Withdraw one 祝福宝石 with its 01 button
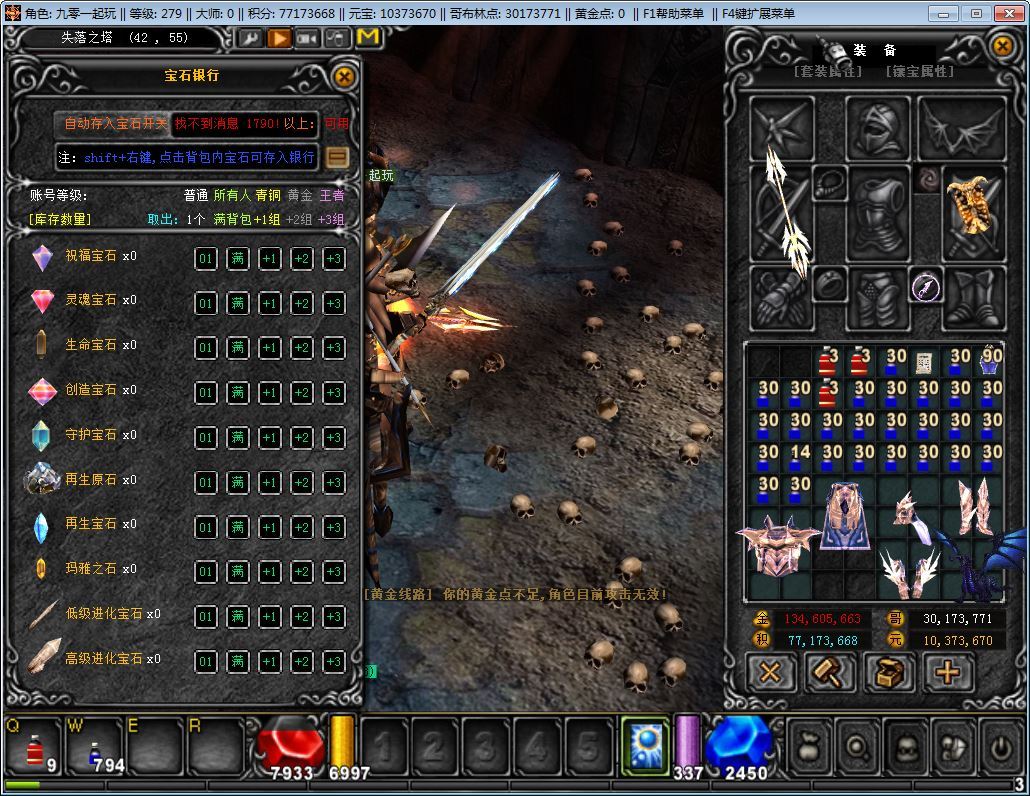The width and height of the screenshot is (1030, 796). [205, 258]
